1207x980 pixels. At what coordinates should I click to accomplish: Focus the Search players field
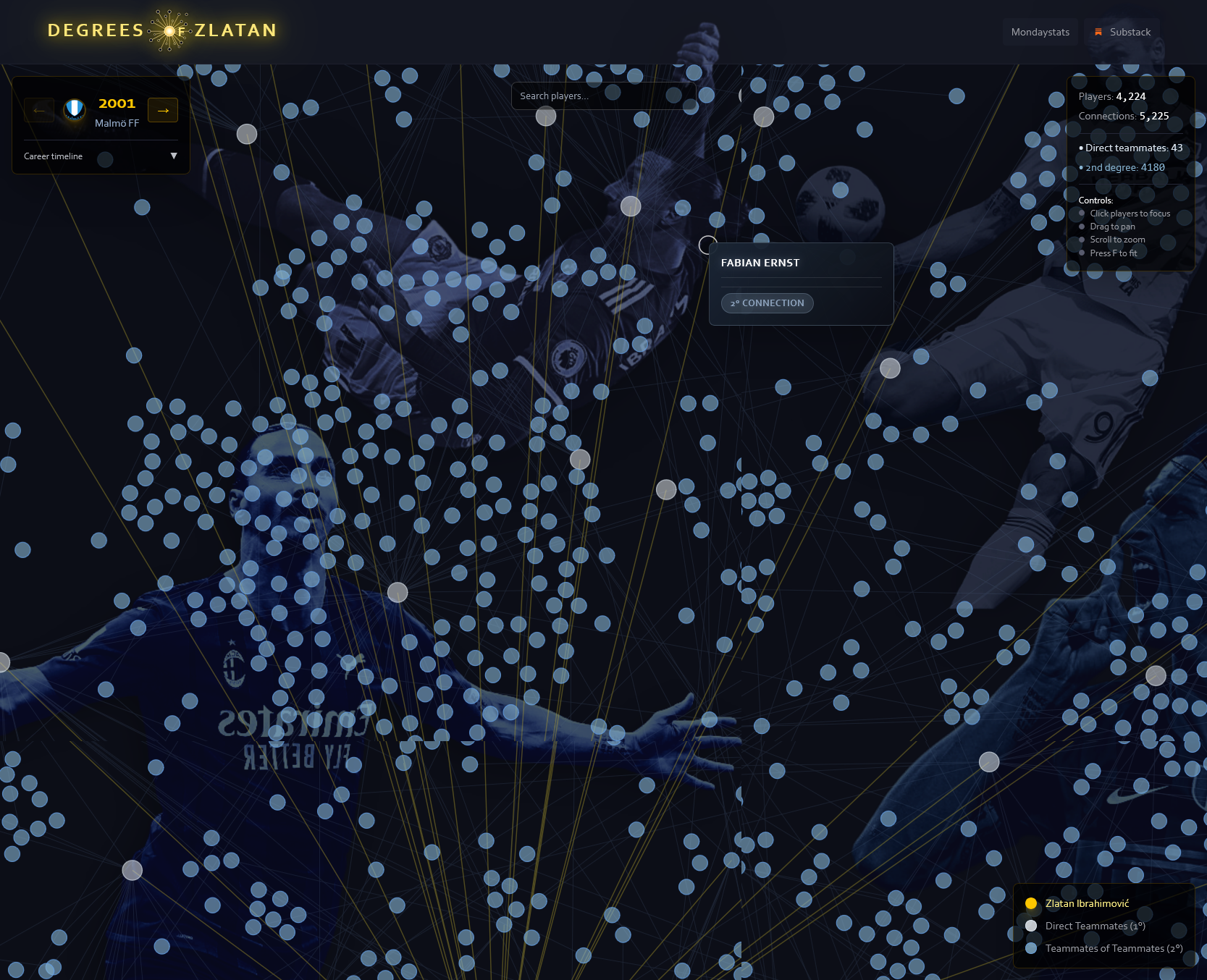coord(602,96)
